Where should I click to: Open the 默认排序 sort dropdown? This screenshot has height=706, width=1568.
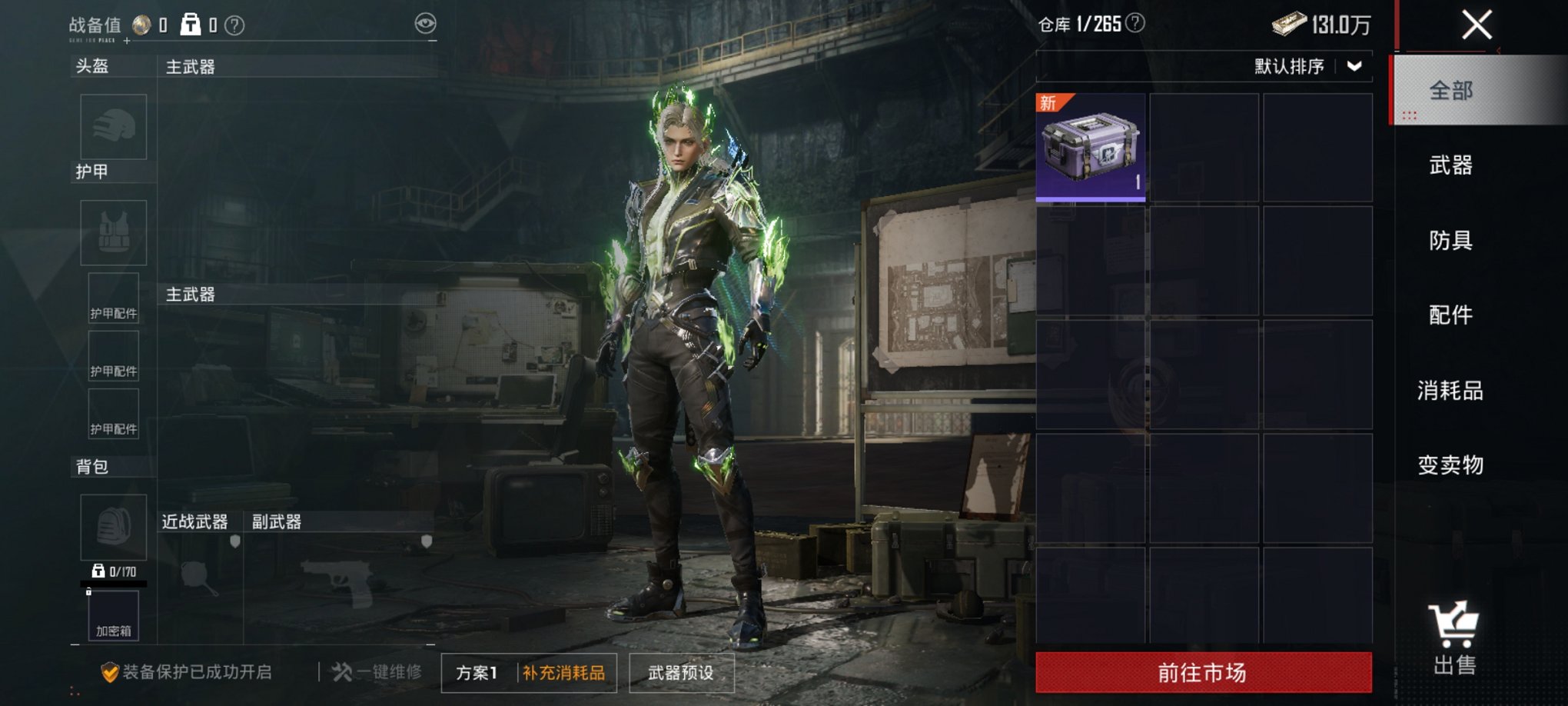point(1308,67)
